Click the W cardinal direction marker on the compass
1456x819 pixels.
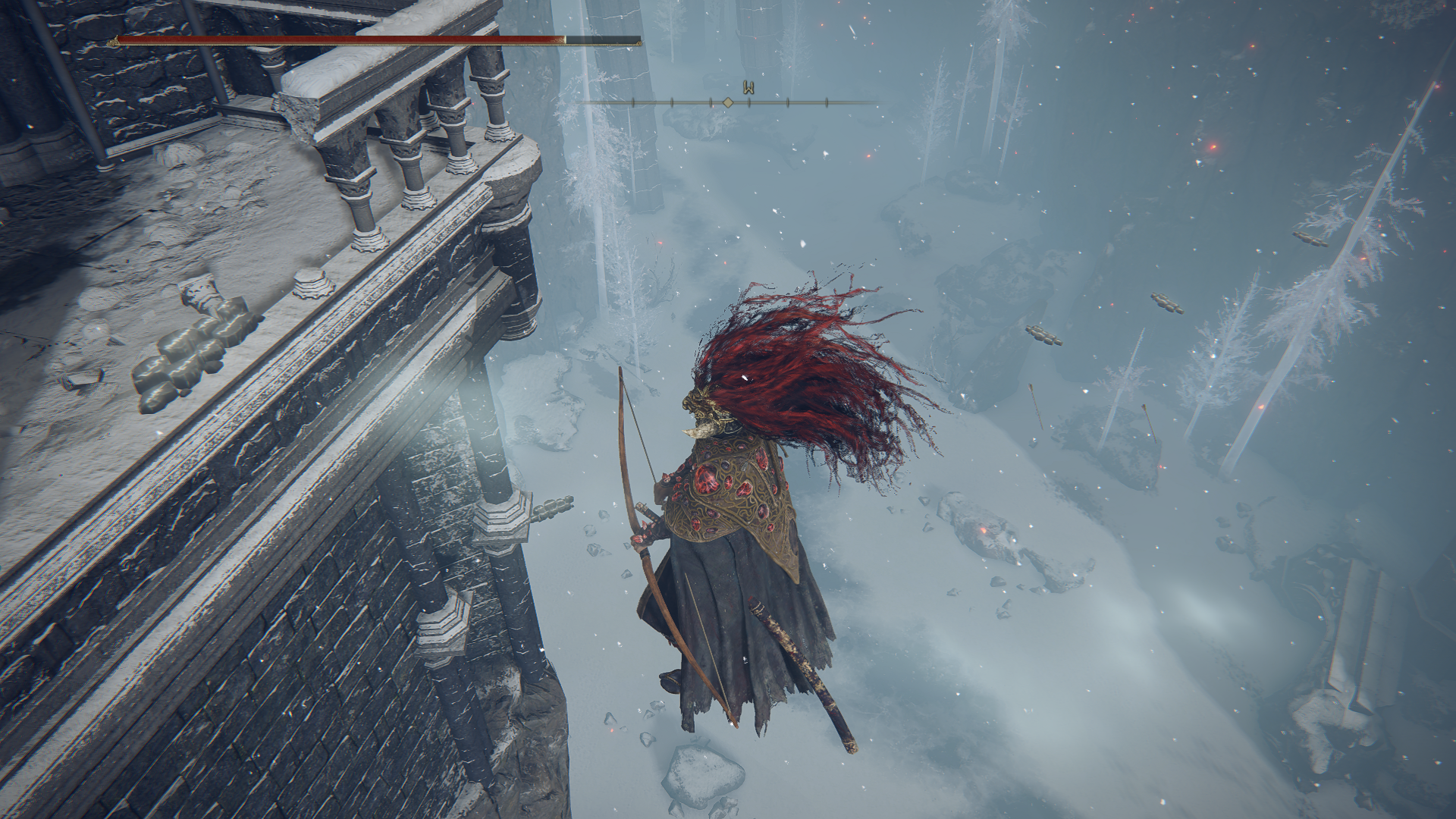point(747,86)
